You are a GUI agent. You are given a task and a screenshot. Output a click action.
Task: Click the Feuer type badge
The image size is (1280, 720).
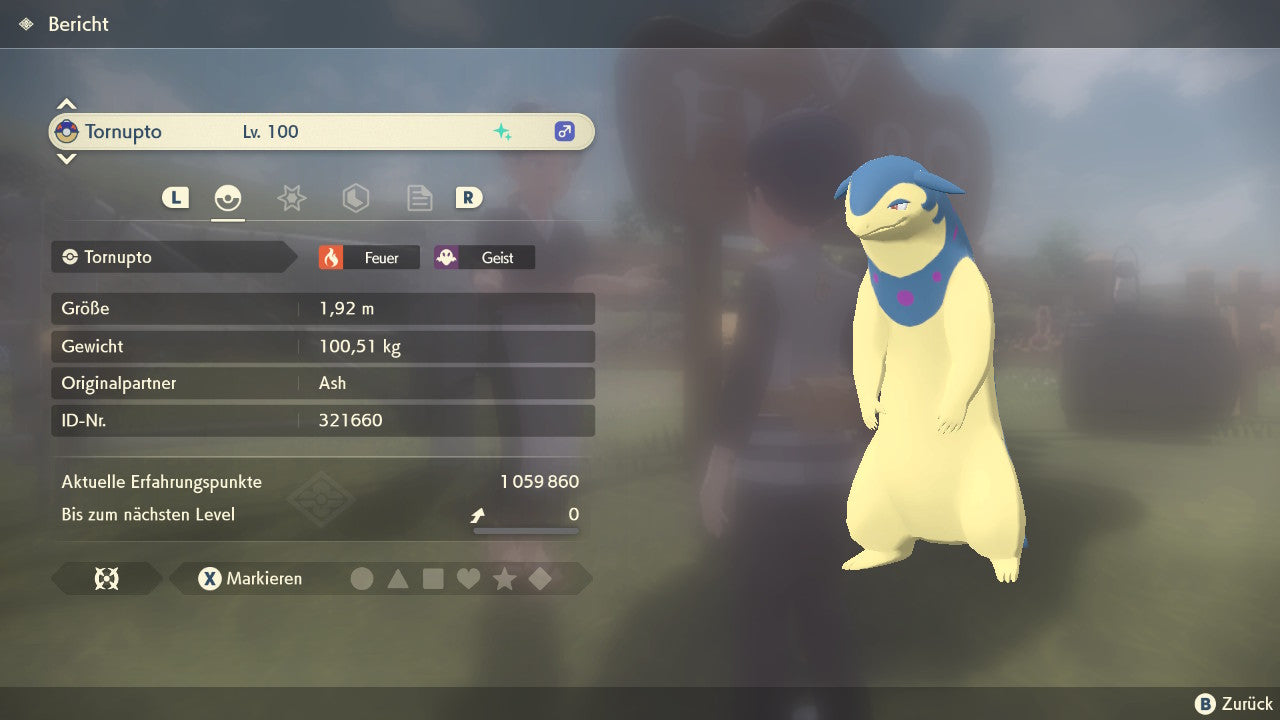(369, 258)
